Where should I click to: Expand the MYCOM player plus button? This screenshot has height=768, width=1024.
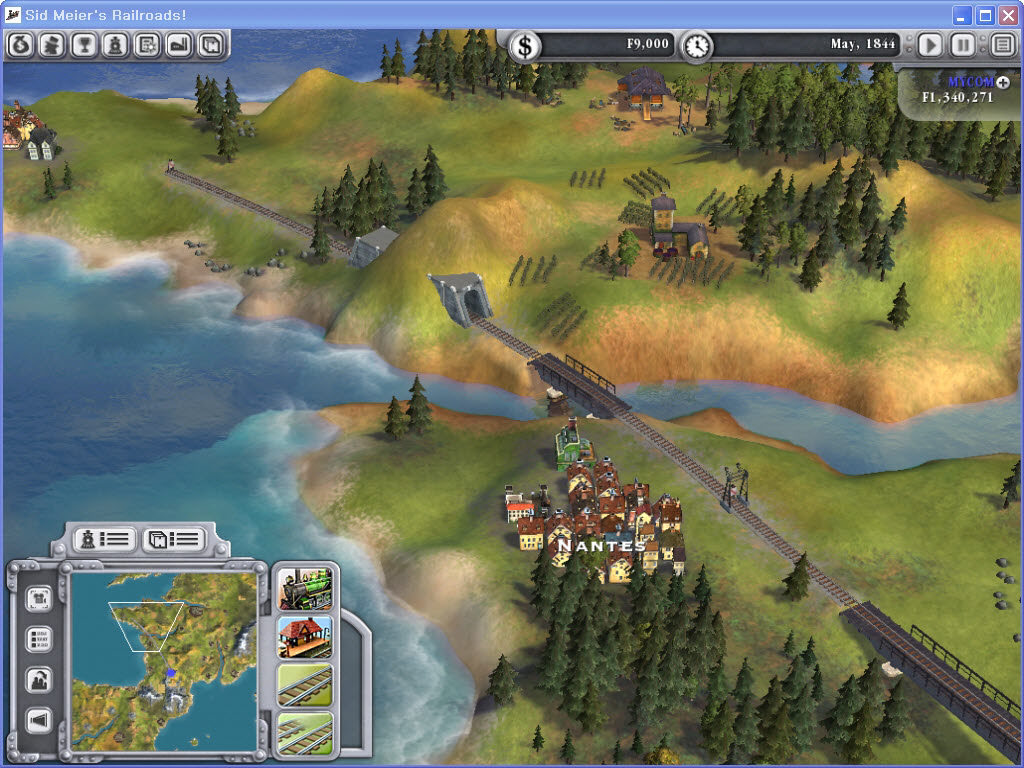1003,82
